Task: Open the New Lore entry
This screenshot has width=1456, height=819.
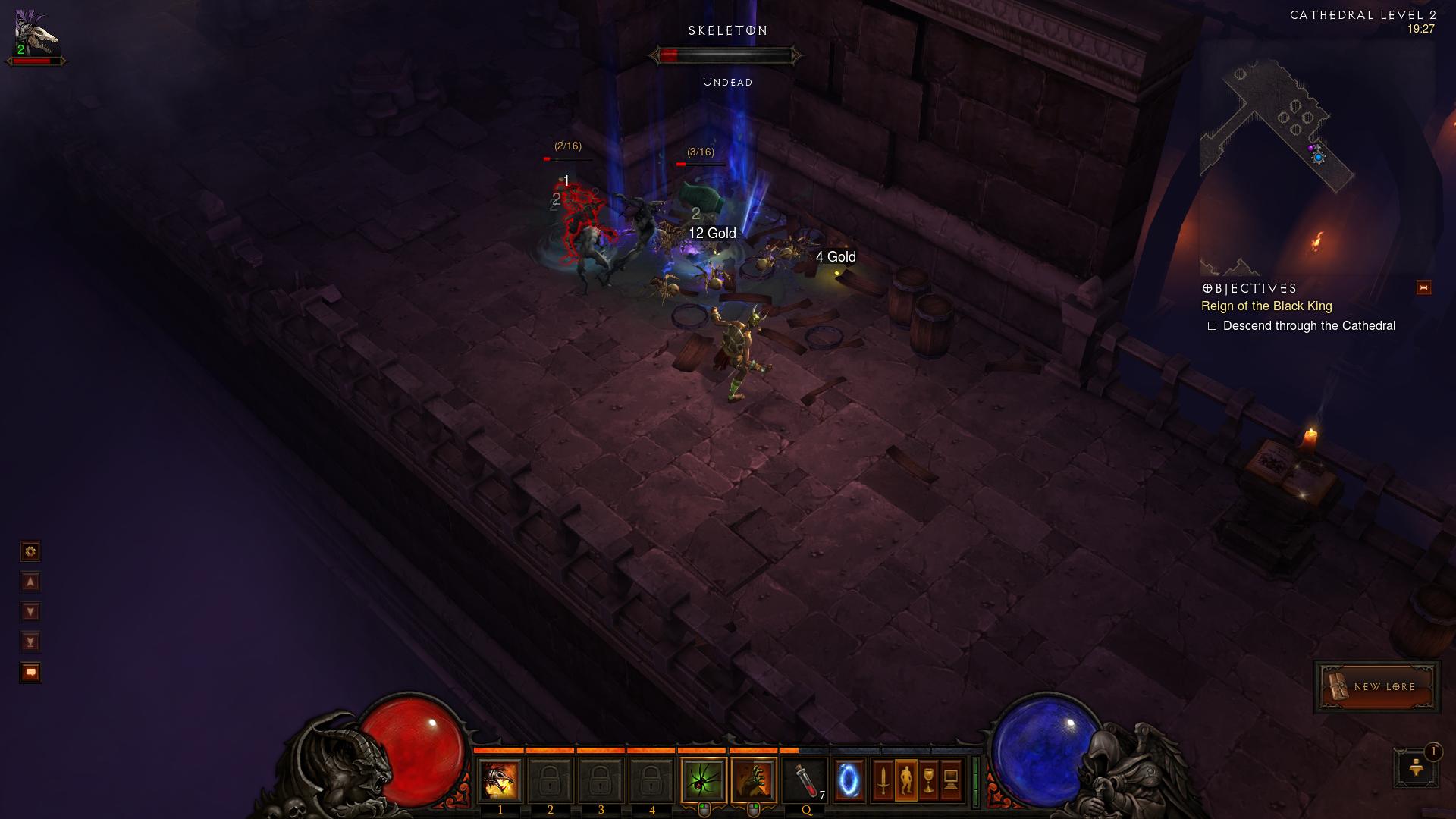Action: pos(1377,686)
